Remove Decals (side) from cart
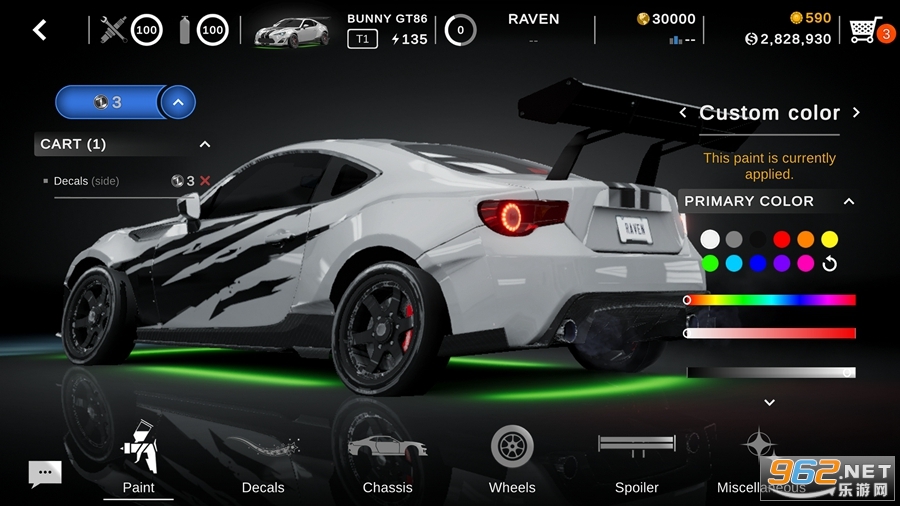Image resolution: width=900 pixels, height=506 pixels. click(x=205, y=181)
